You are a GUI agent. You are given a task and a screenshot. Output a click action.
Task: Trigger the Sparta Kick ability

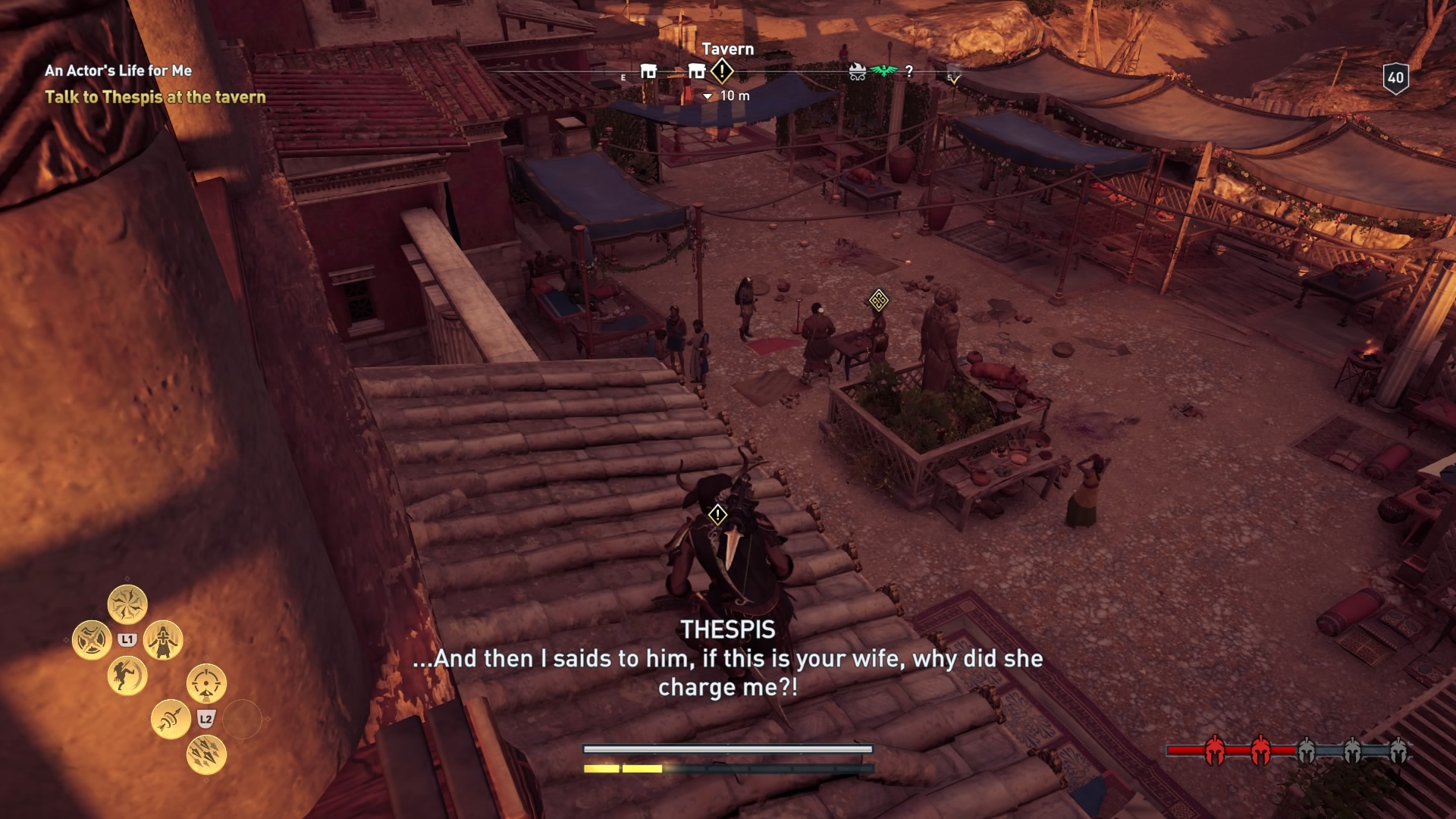(127, 676)
